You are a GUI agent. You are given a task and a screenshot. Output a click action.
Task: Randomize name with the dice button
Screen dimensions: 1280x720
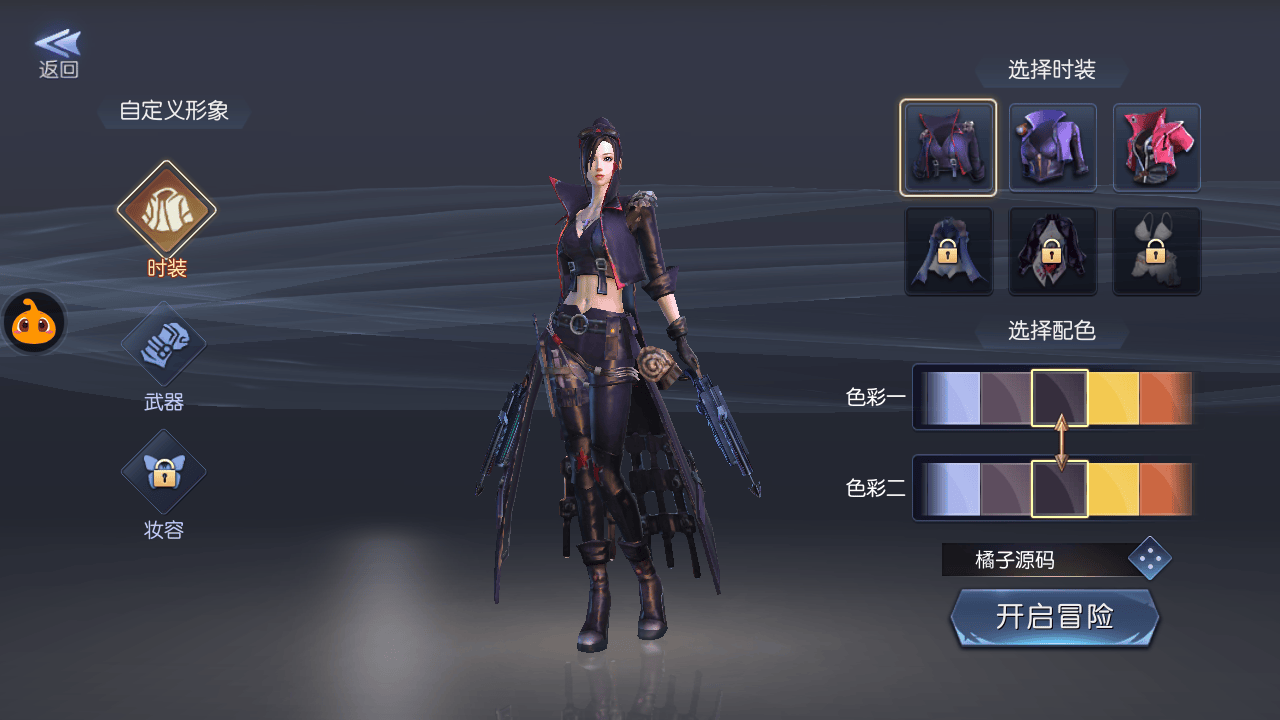pyautogui.click(x=1149, y=559)
